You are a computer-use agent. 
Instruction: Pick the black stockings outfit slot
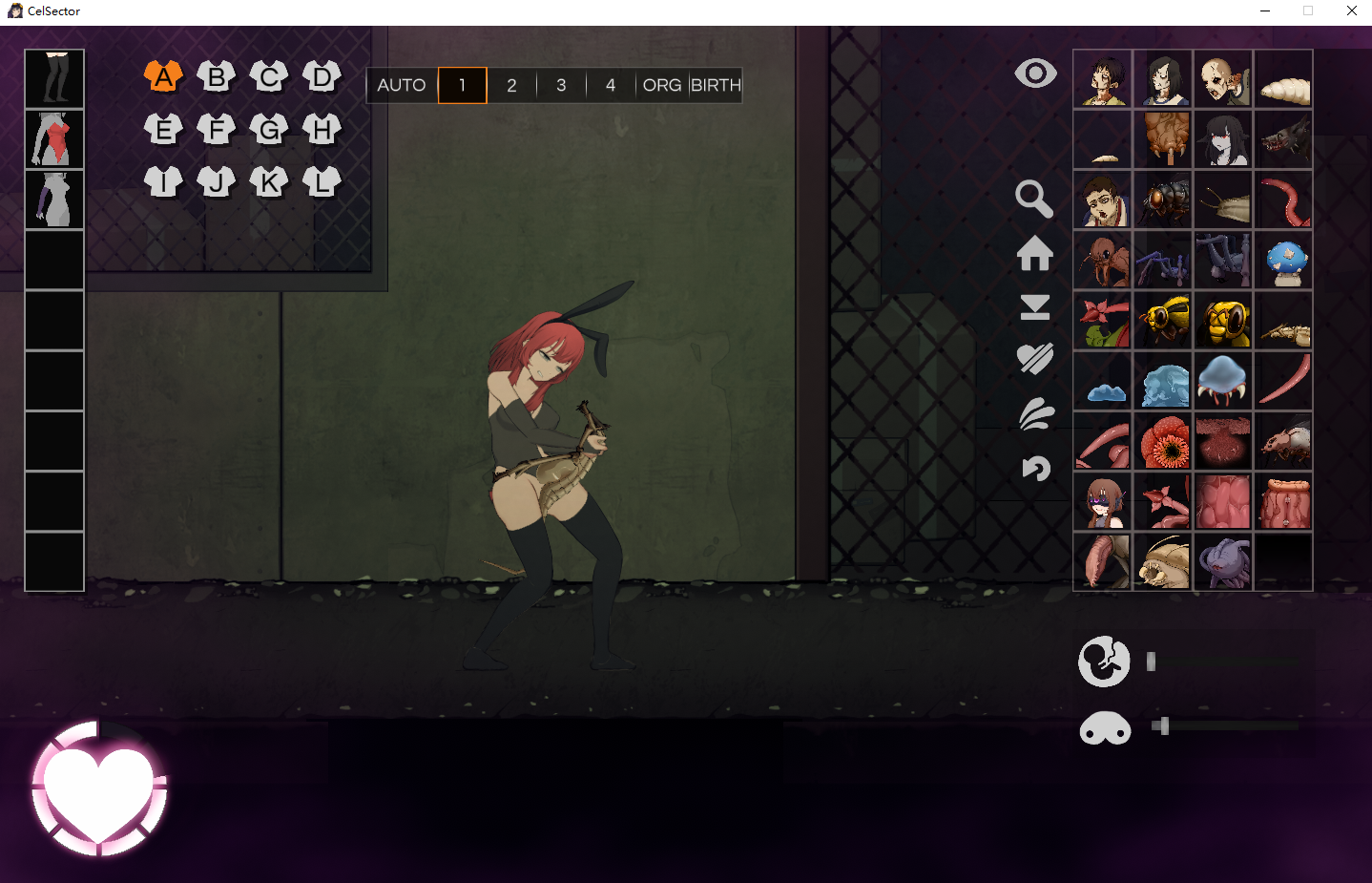click(54, 78)
